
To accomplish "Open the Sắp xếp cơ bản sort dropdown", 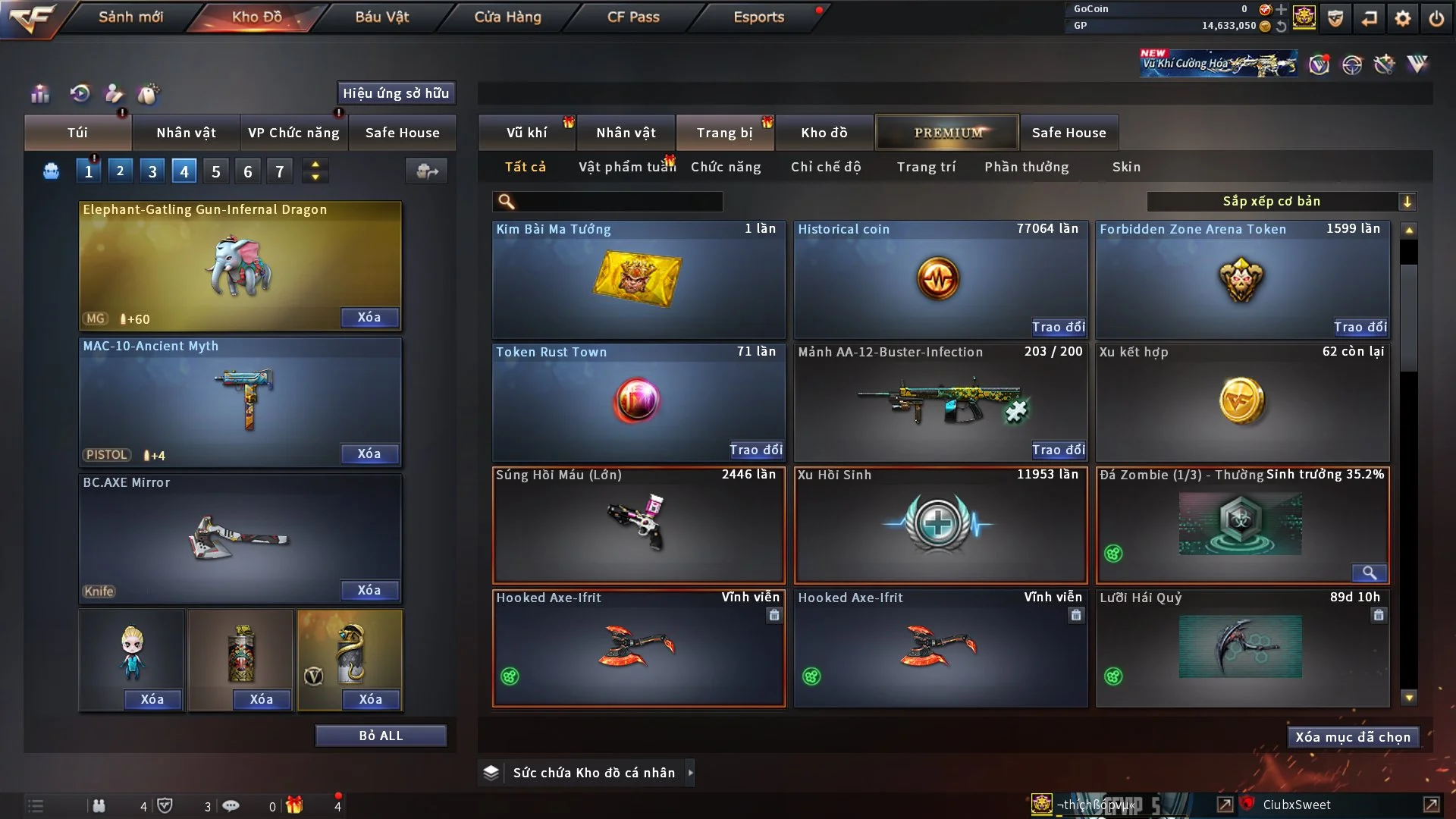I will (x=1281, y=202).
